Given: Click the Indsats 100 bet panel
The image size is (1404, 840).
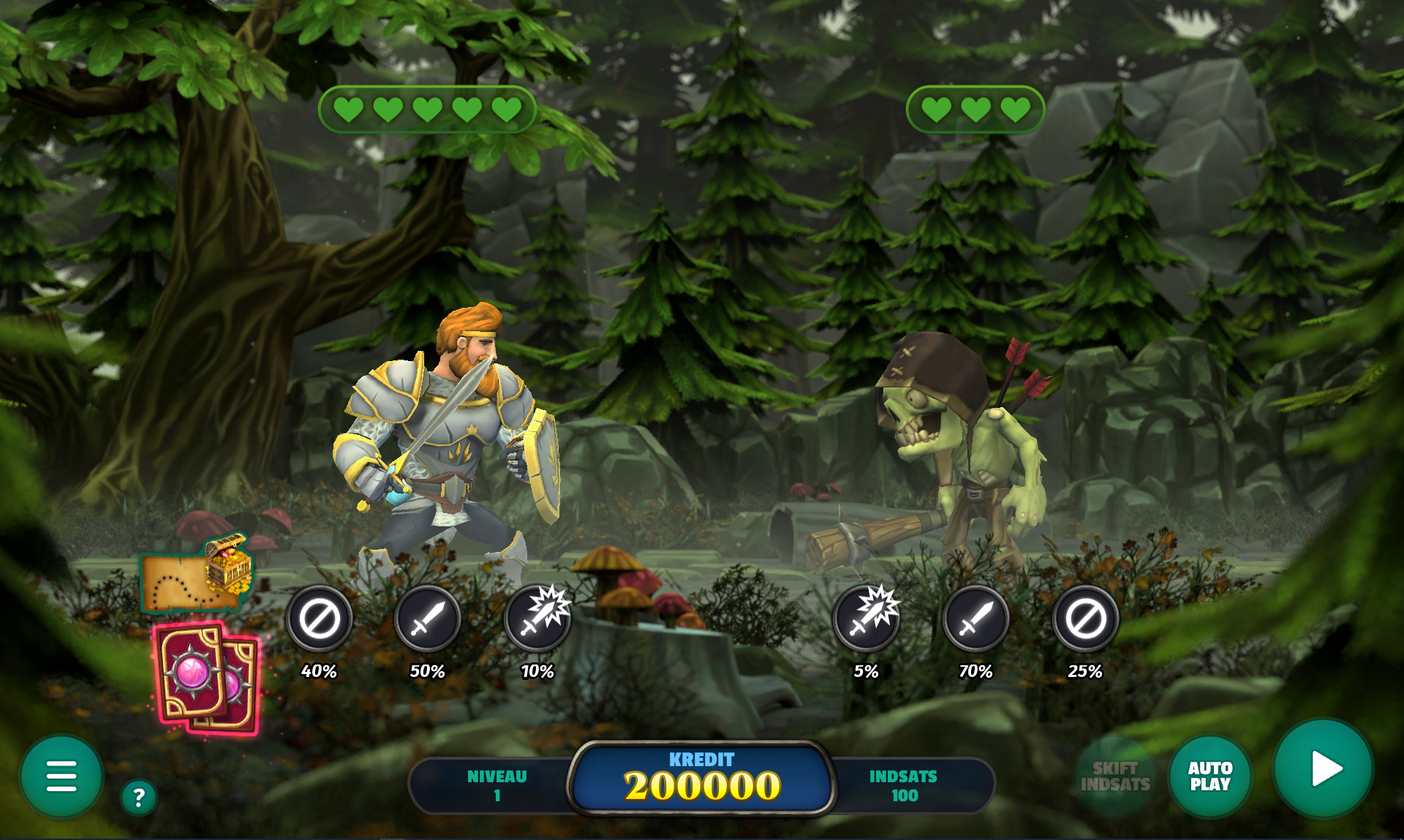Looking at the screenshot, I should click(x=904, y=786).
